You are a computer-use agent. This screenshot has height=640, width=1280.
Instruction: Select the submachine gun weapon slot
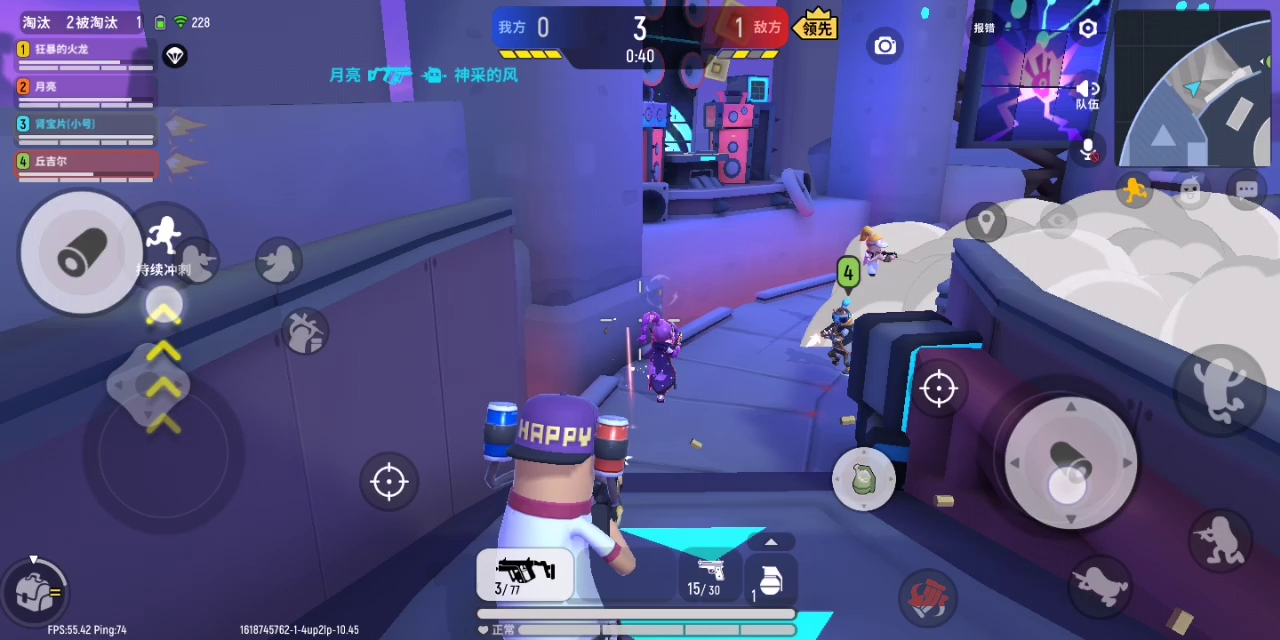[525, 575]
